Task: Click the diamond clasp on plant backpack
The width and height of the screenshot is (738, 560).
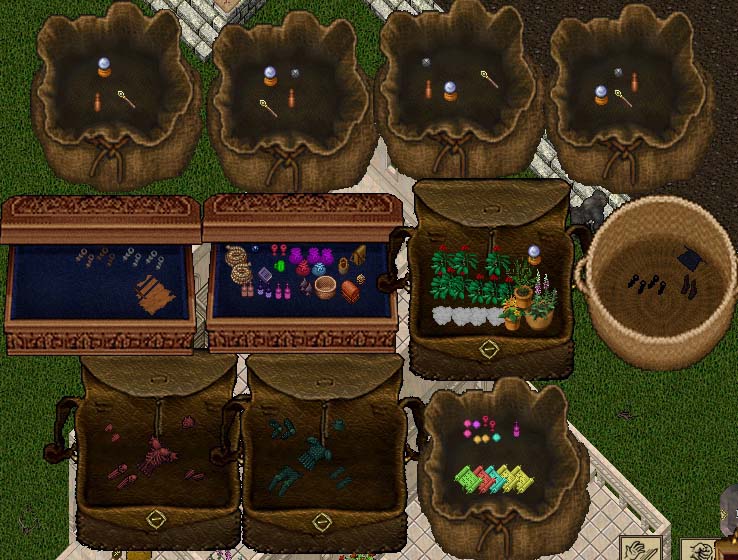Action: click(x=489, y=349)
